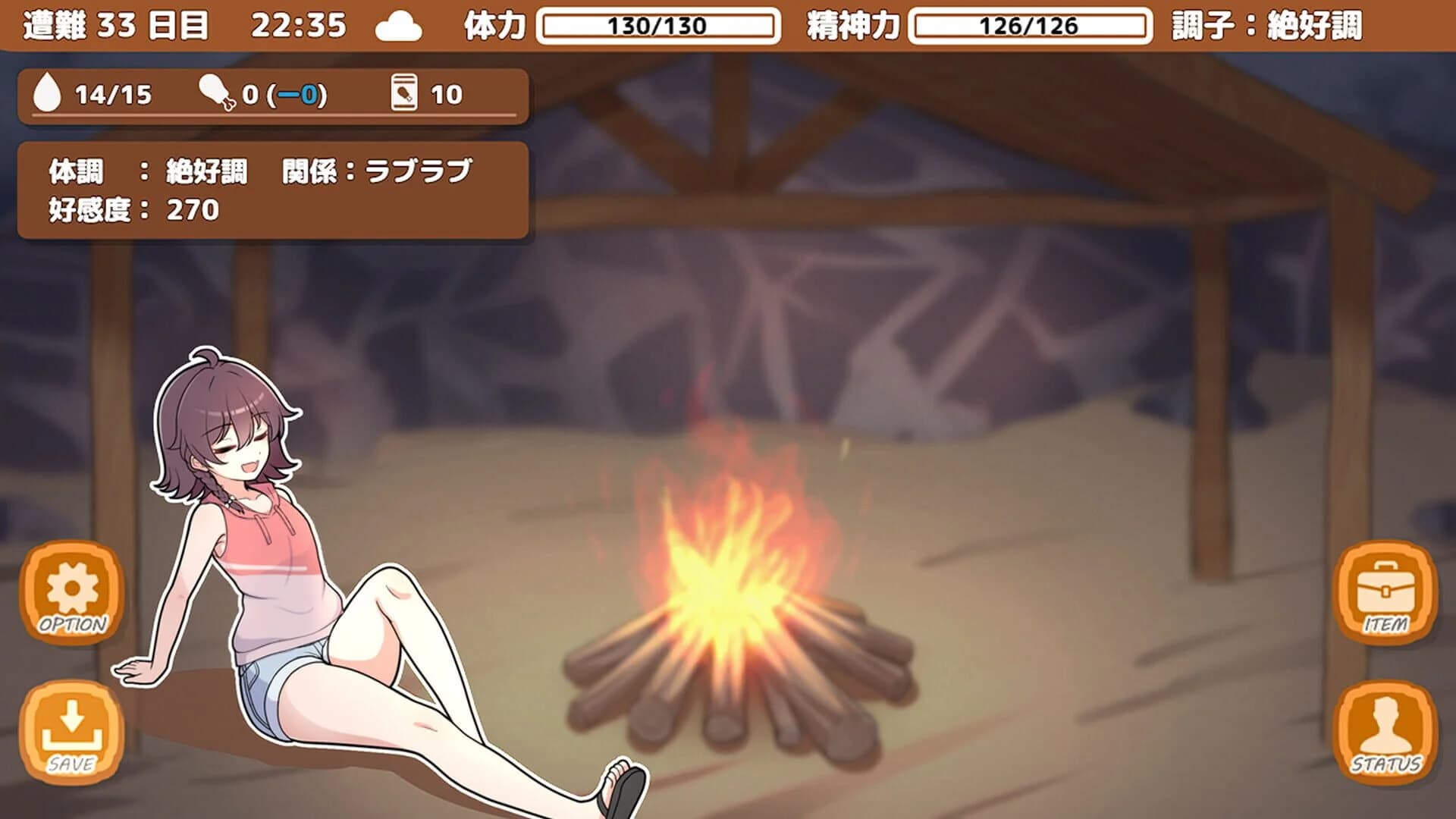Click the 体力 stamina bar
The image size is (1456, 819).
point(657,23)
